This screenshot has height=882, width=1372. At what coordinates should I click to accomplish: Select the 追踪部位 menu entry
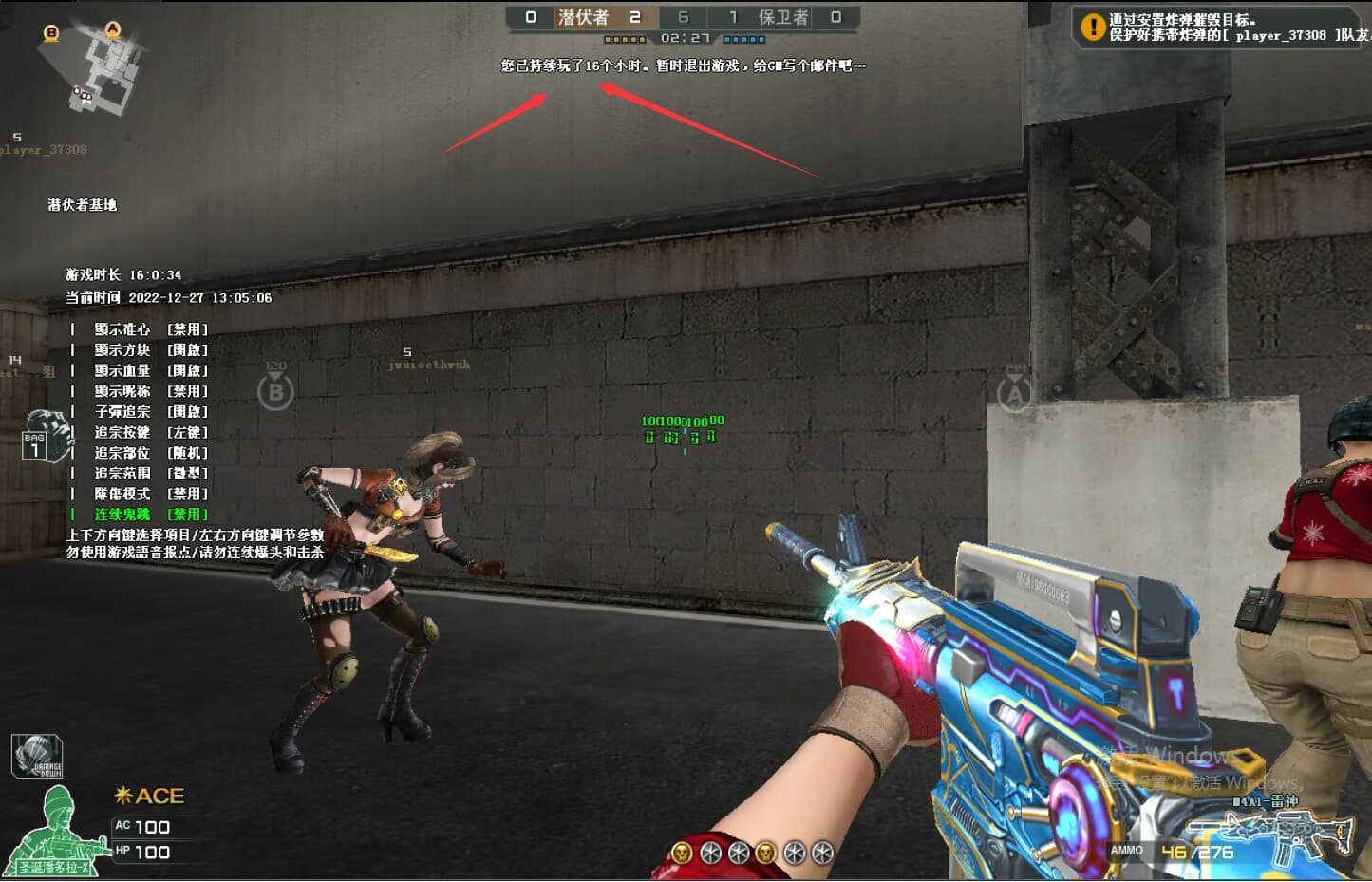(150, 453)
